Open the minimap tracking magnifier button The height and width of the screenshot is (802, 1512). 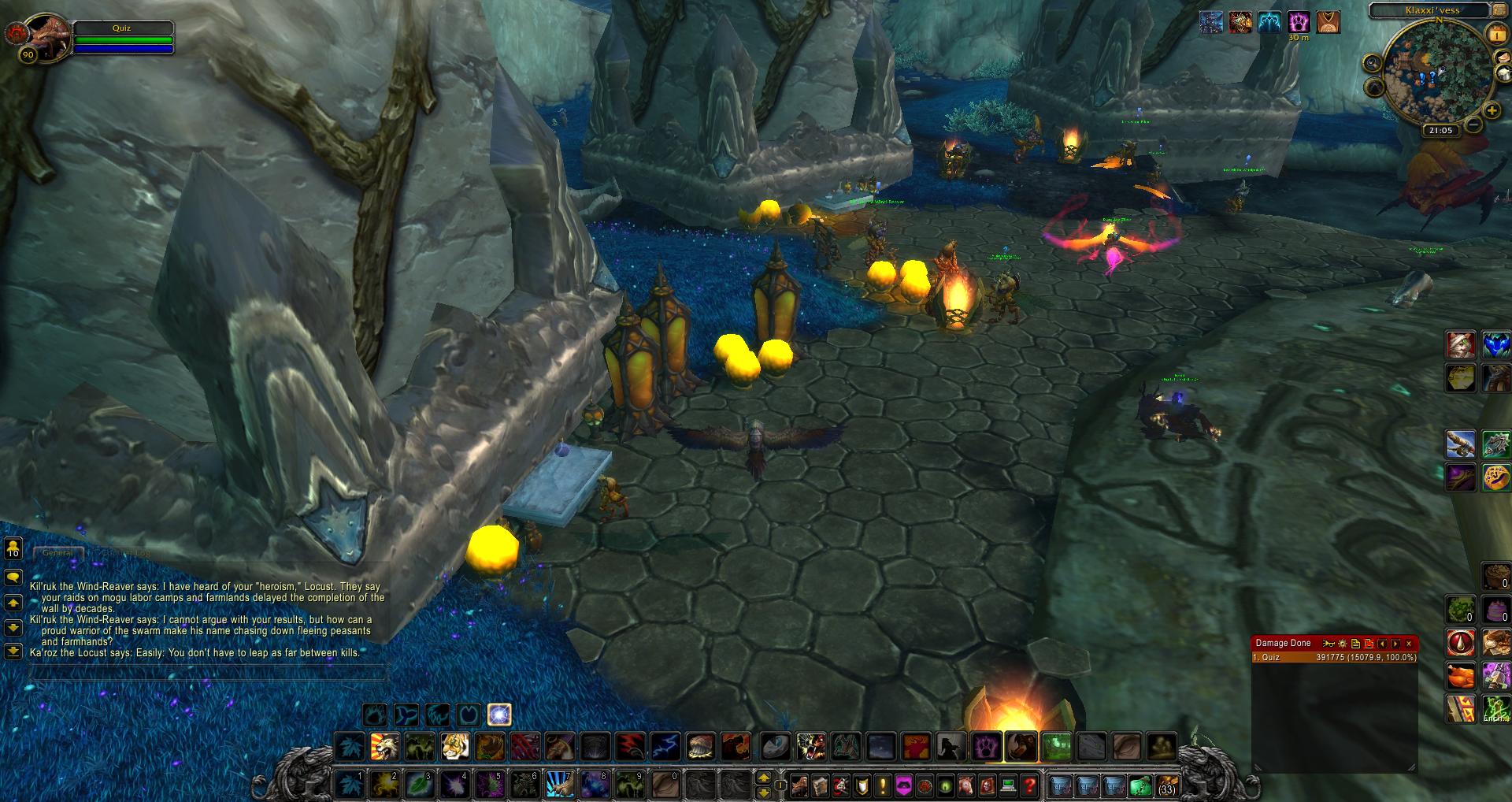coord(1373,65)
